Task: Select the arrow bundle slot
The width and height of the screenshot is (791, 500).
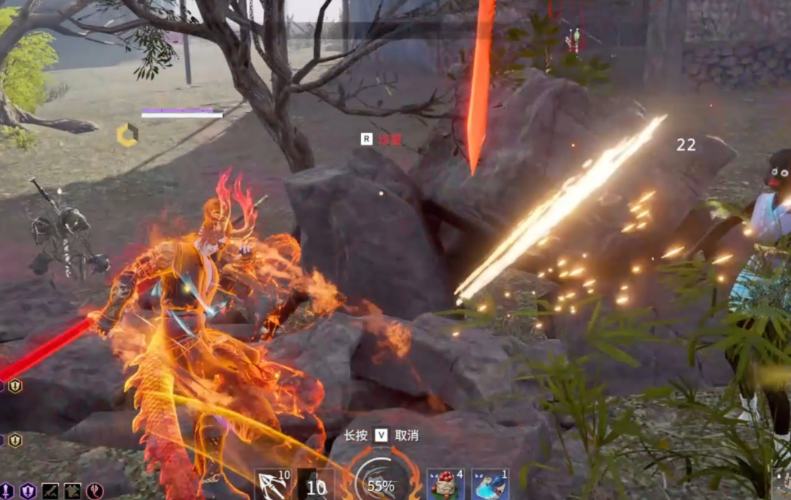Action: [272, 485]
